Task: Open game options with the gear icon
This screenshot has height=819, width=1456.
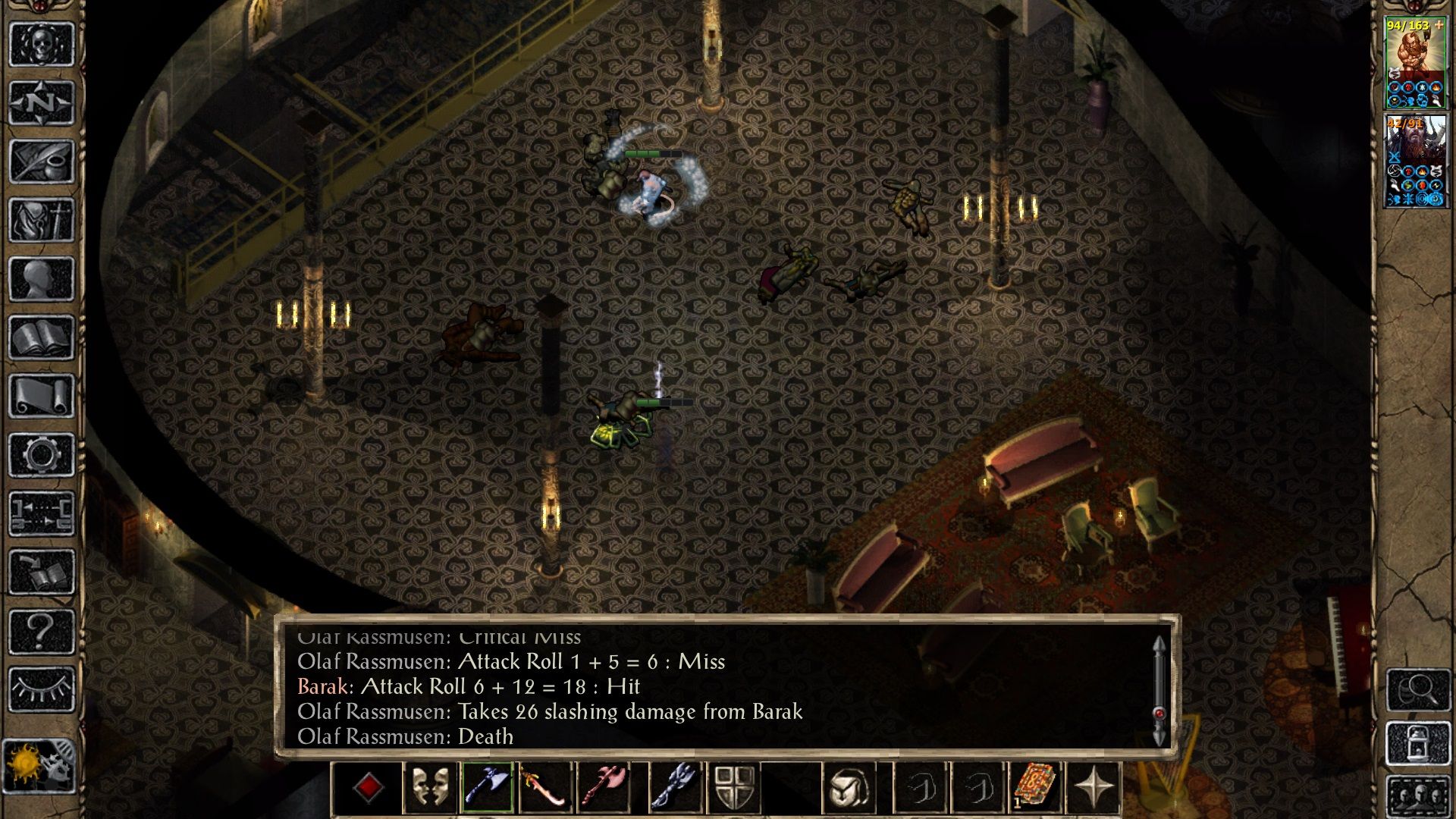Action: pos(42,455)
